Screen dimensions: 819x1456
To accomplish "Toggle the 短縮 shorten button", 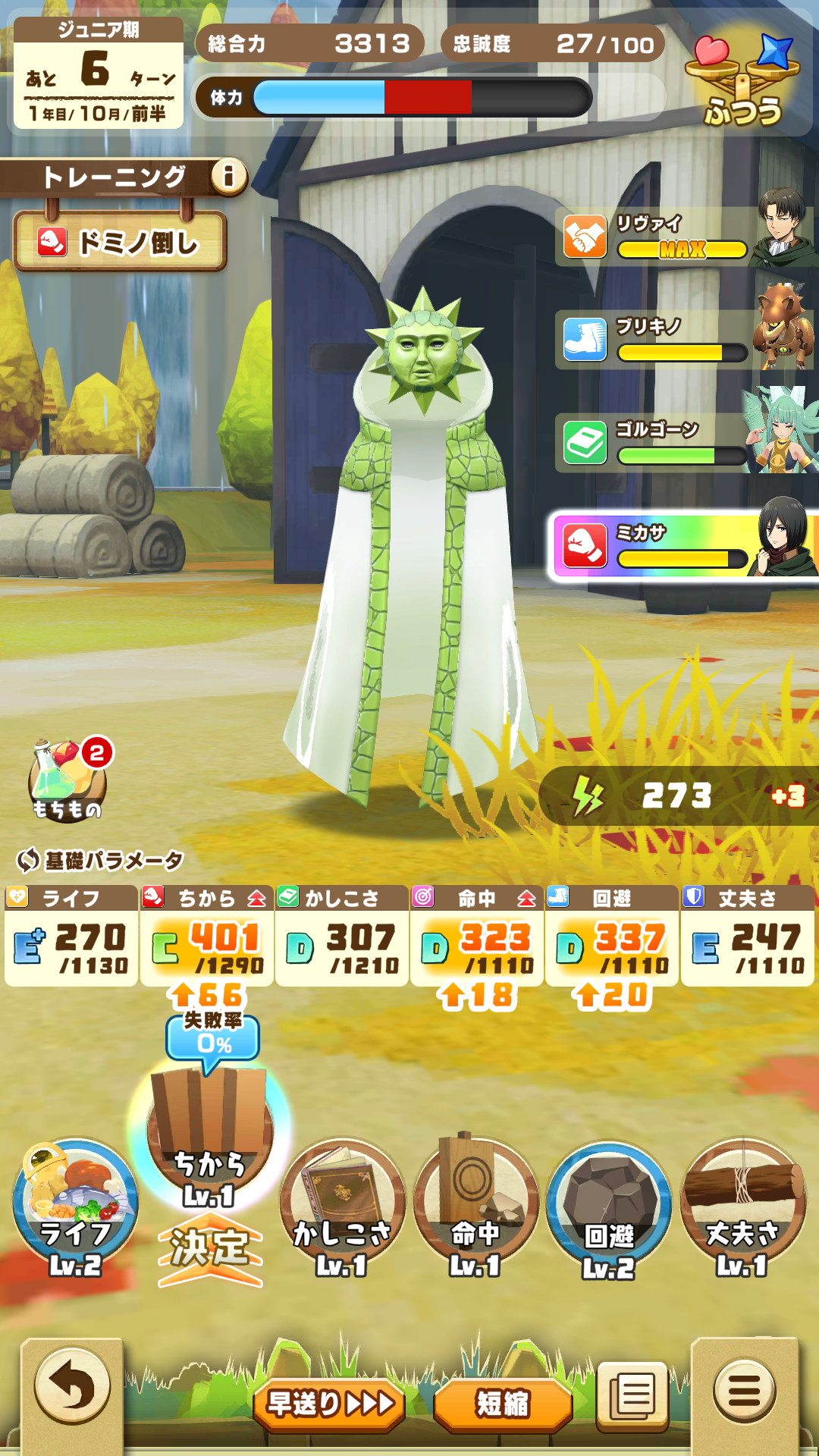I will tap(502, 1404).
